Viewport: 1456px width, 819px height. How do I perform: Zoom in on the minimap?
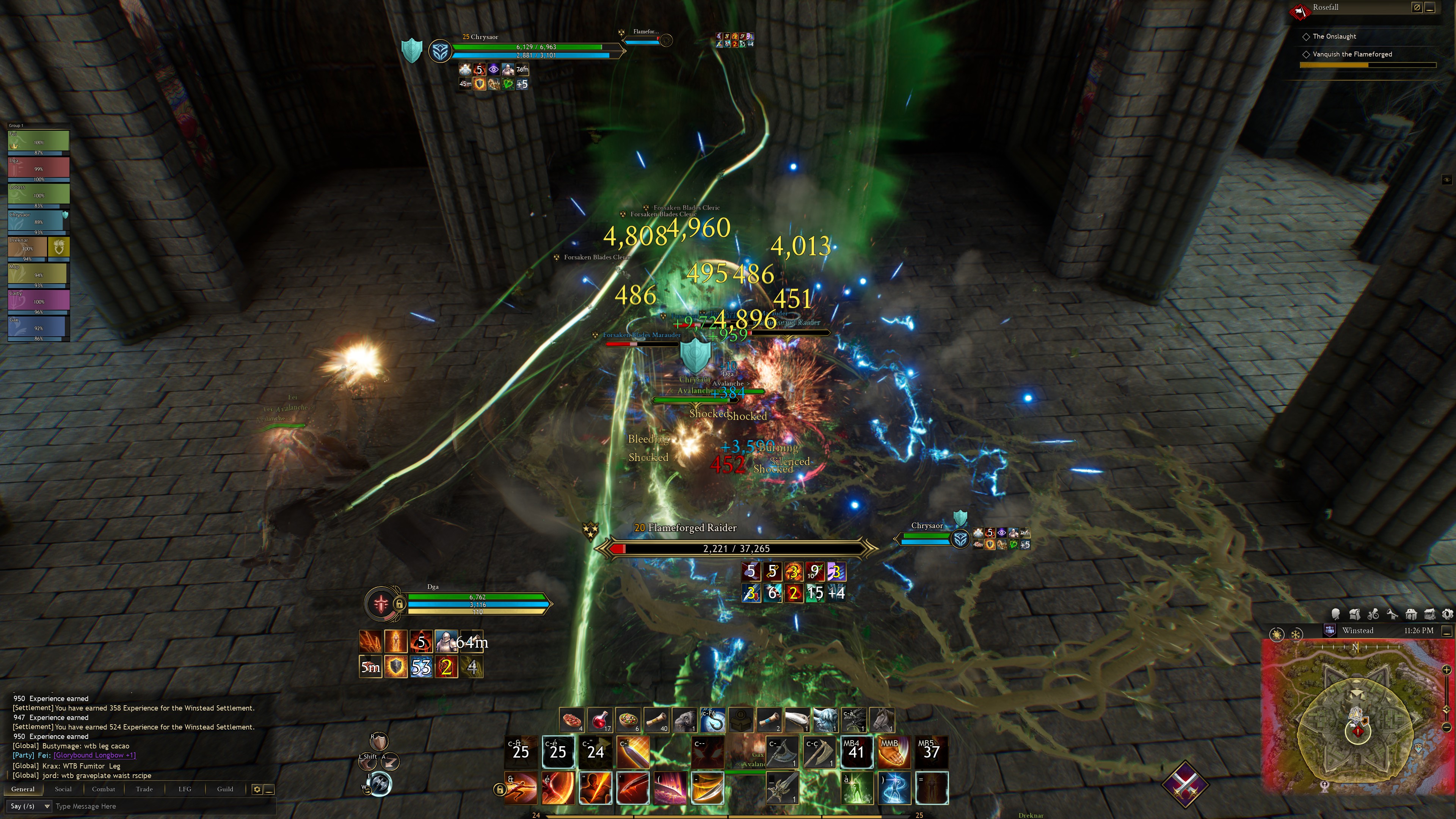pos(1447,670)
